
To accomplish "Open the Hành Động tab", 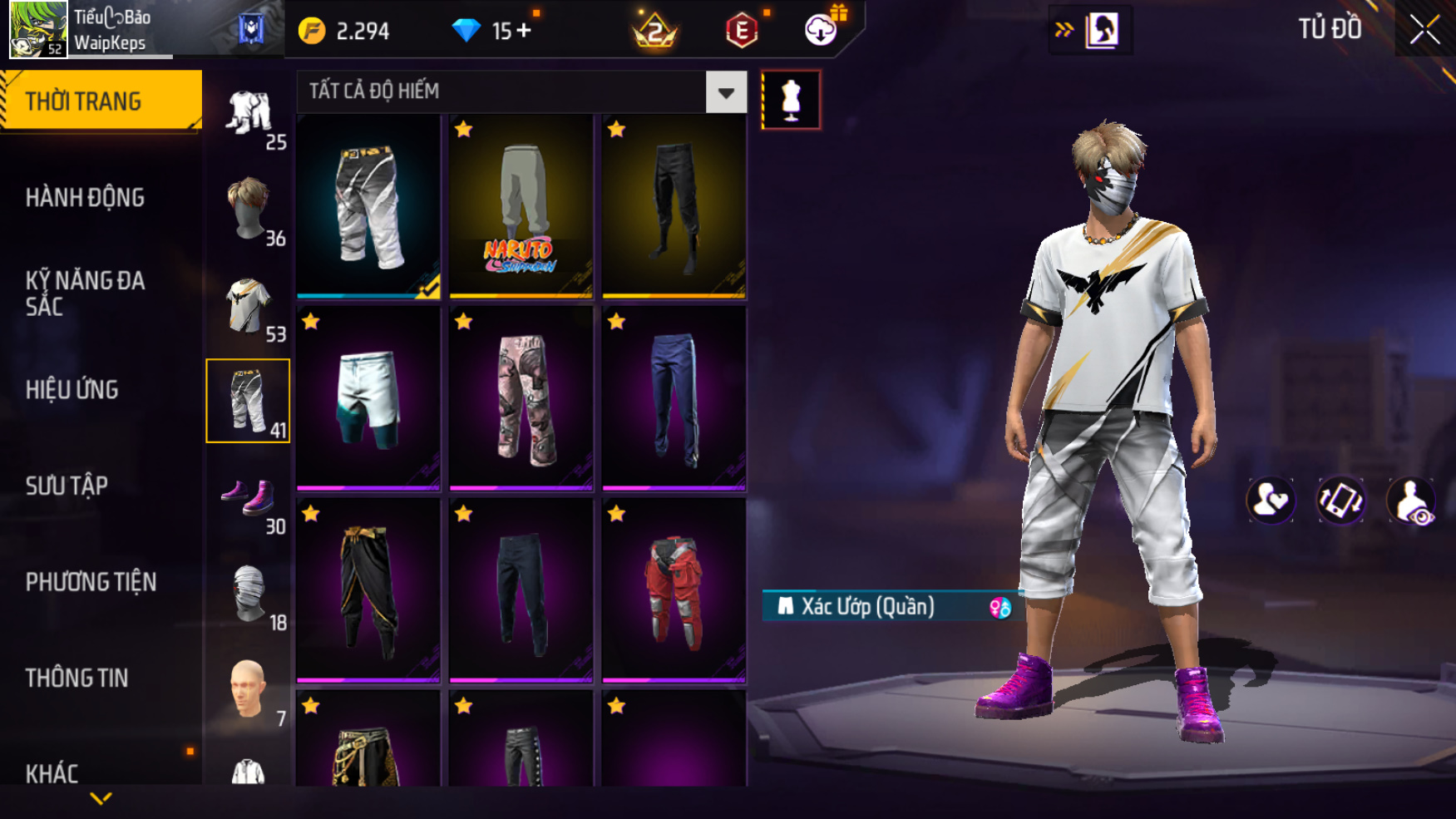I will pos(85,198).
